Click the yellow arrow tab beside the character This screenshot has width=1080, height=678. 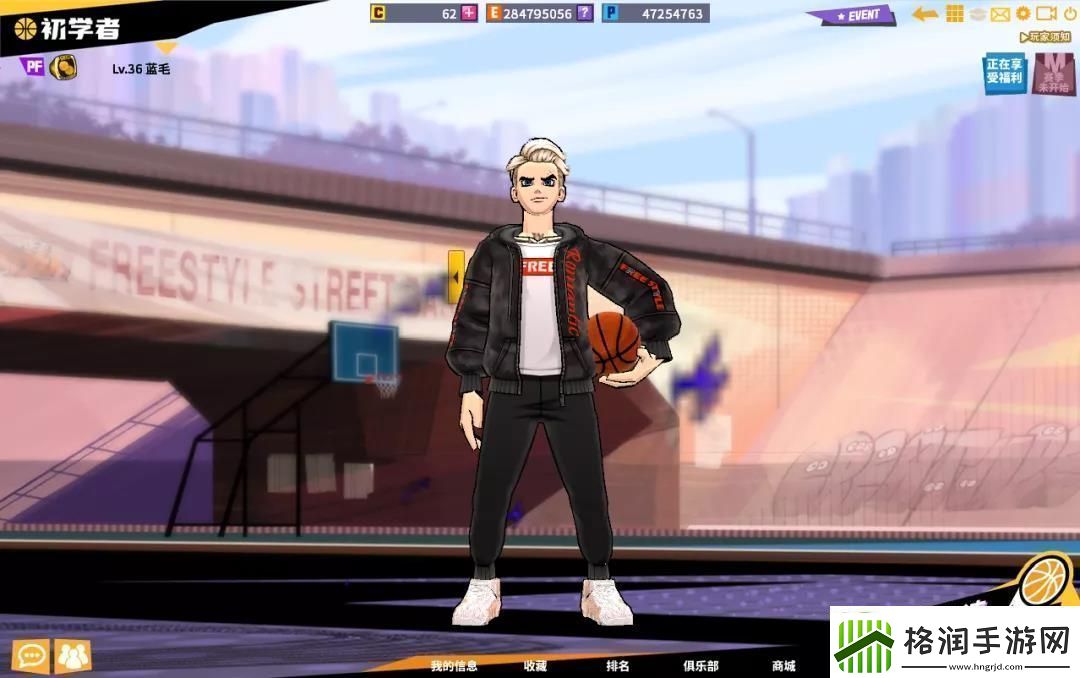456,272
